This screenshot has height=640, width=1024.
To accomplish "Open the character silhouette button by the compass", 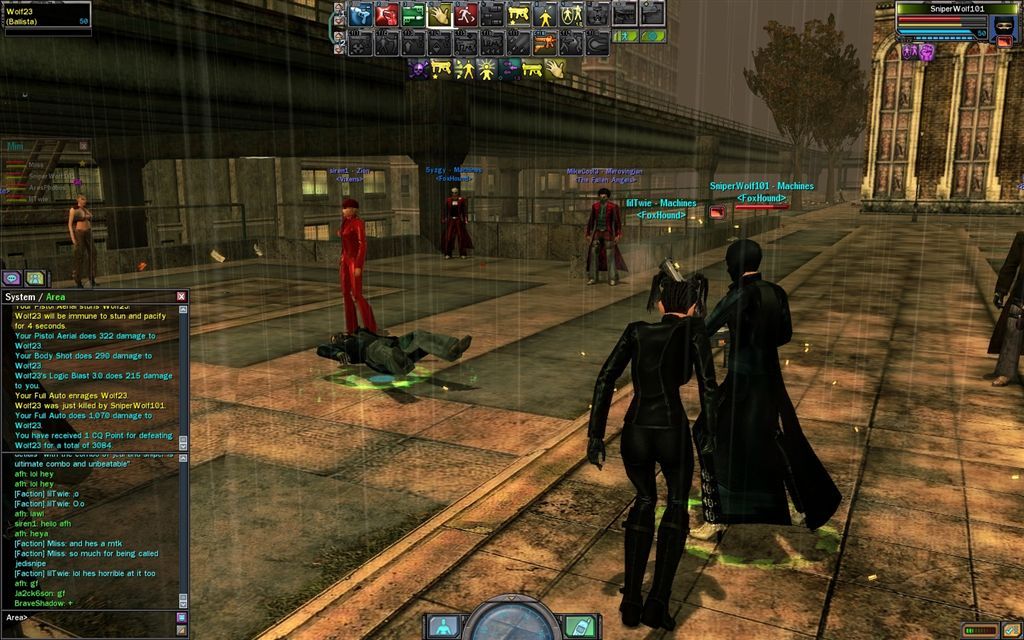I will coord(441,626).
